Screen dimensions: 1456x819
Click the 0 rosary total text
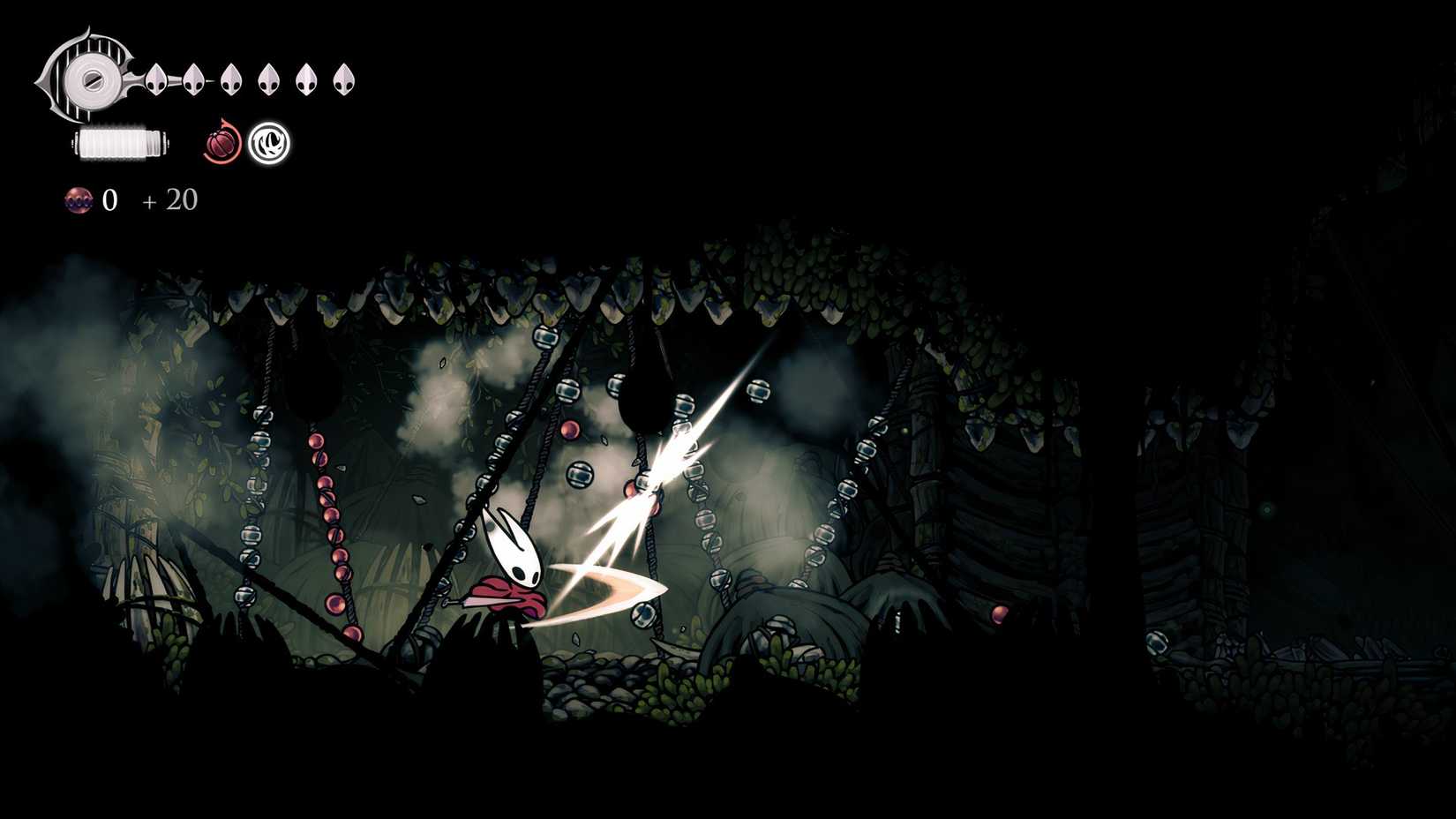point(109,200)
